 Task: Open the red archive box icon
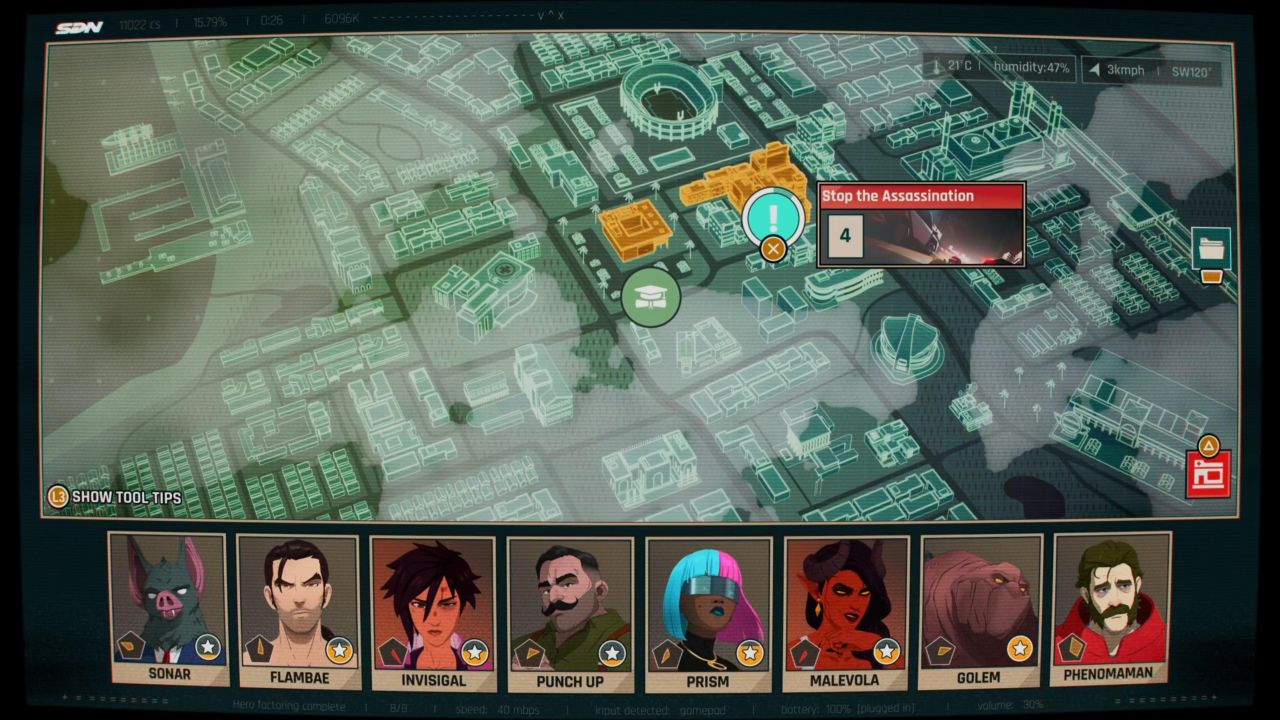(x=1208, y=474)
